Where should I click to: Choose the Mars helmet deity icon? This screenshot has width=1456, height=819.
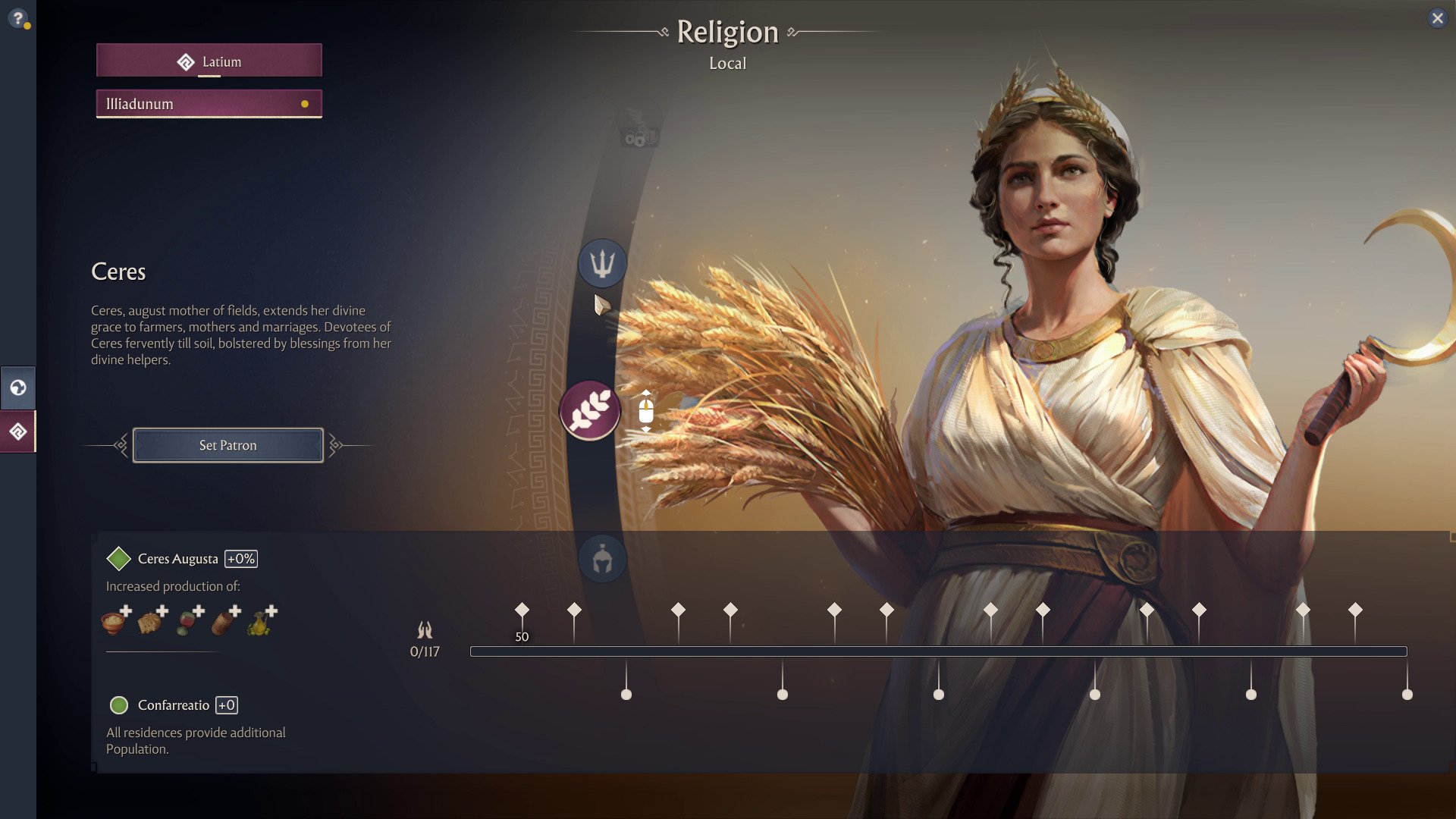(x=602, y=560)
